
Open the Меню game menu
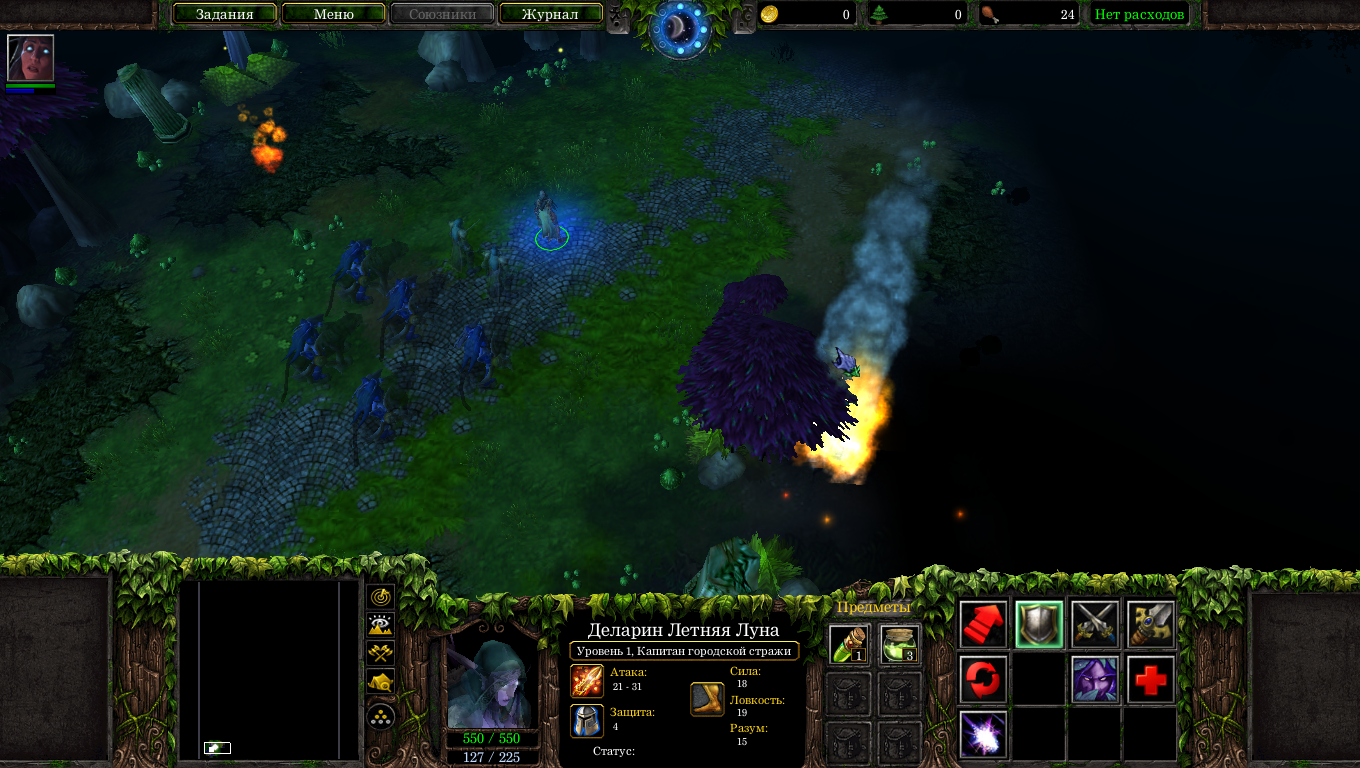[334, 14]
